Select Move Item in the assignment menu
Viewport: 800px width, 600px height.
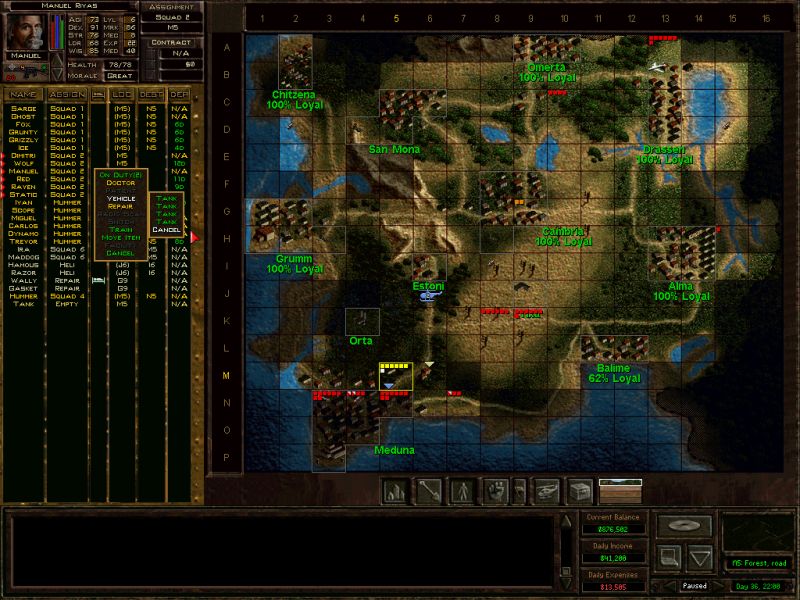click(x=120, y=237)
